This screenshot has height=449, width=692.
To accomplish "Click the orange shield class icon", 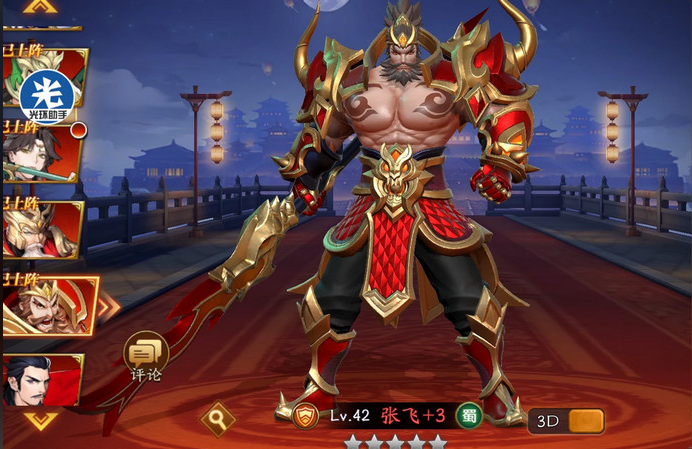I will [305, 416].
